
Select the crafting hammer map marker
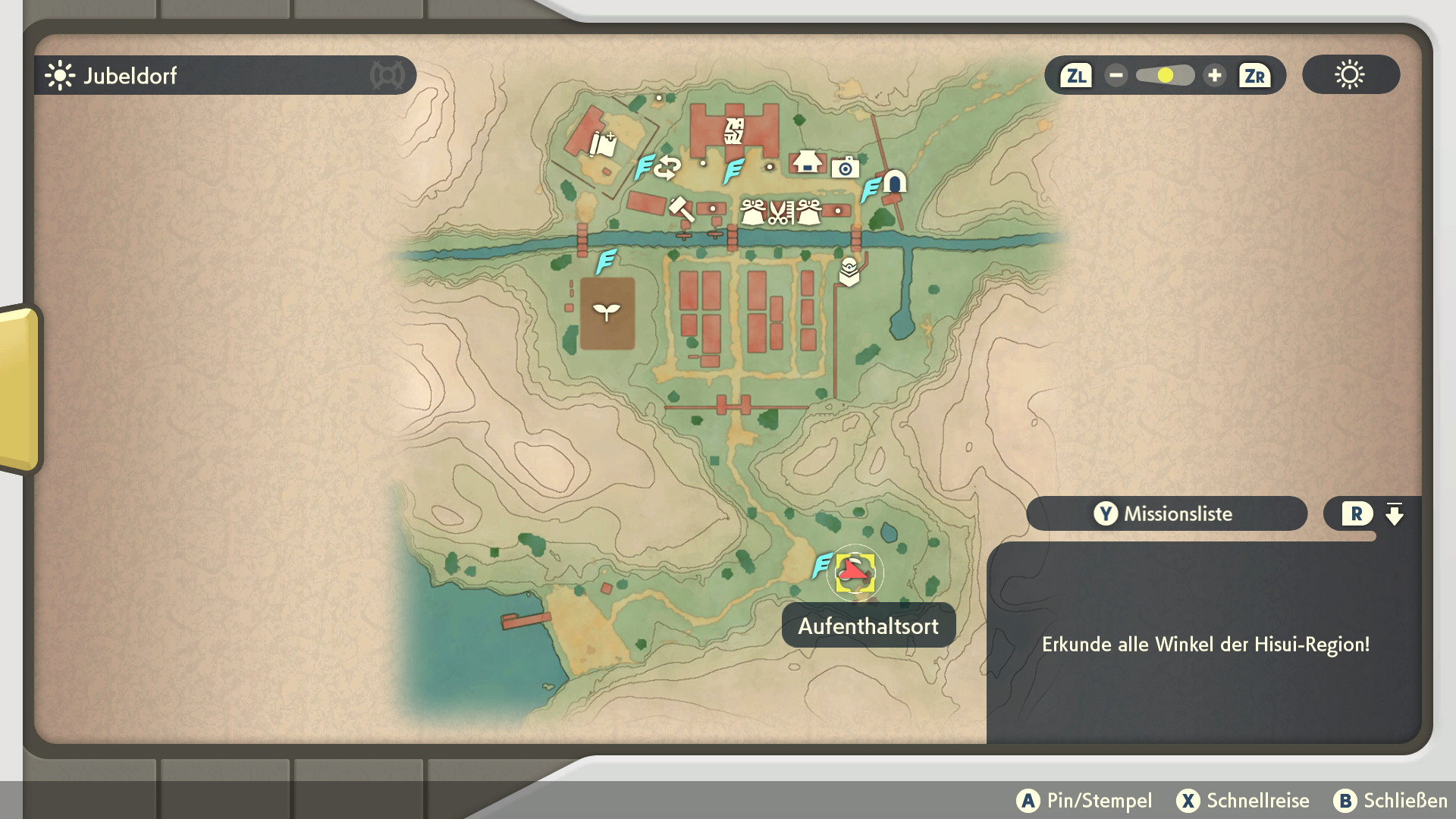[x=680, y=209]
